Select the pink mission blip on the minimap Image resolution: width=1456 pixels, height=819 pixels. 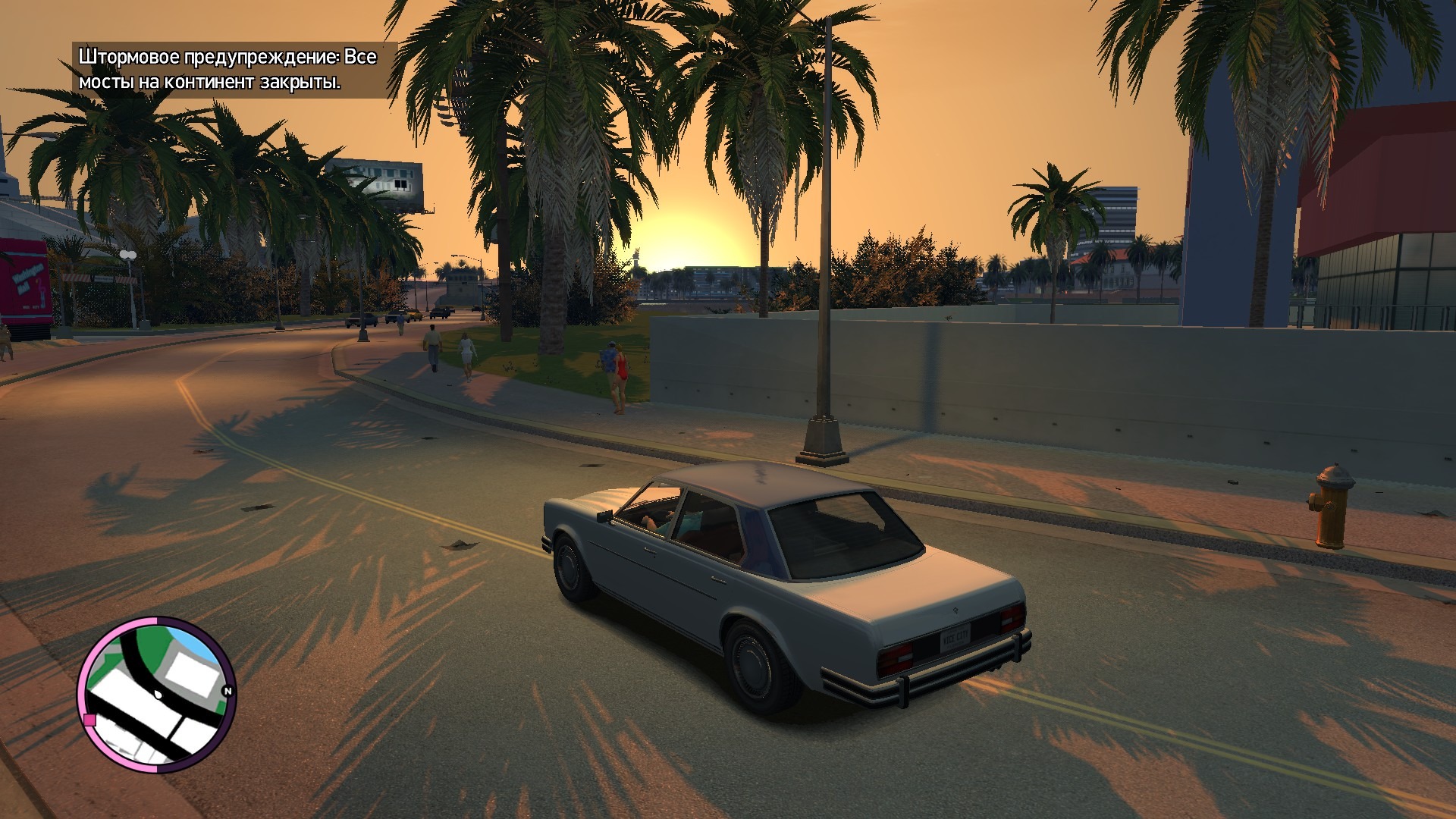pyautogui.click(x=89, y=720)
